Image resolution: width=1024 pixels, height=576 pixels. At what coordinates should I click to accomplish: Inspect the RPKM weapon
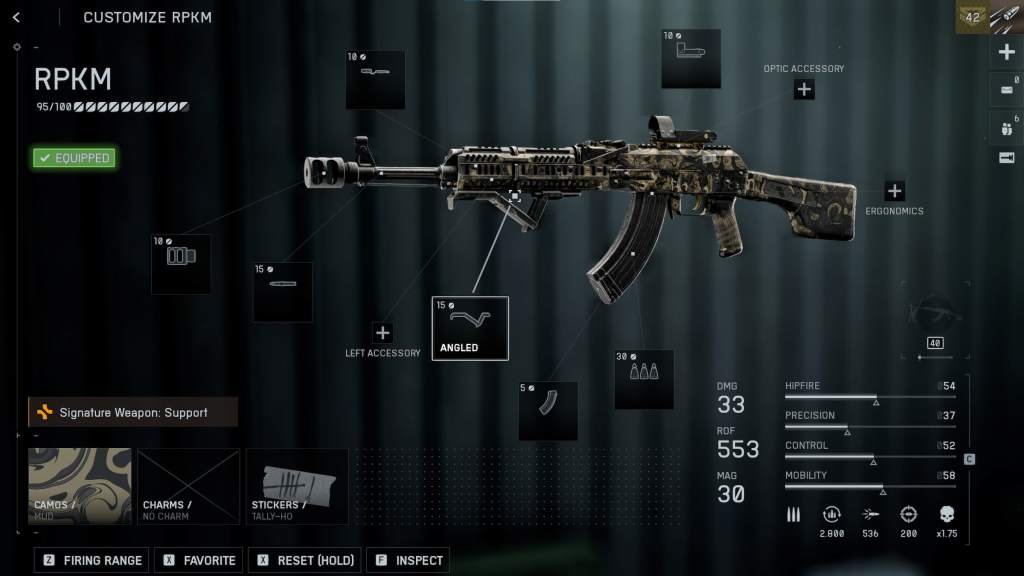pyautogui.click(x=408, y=561)
